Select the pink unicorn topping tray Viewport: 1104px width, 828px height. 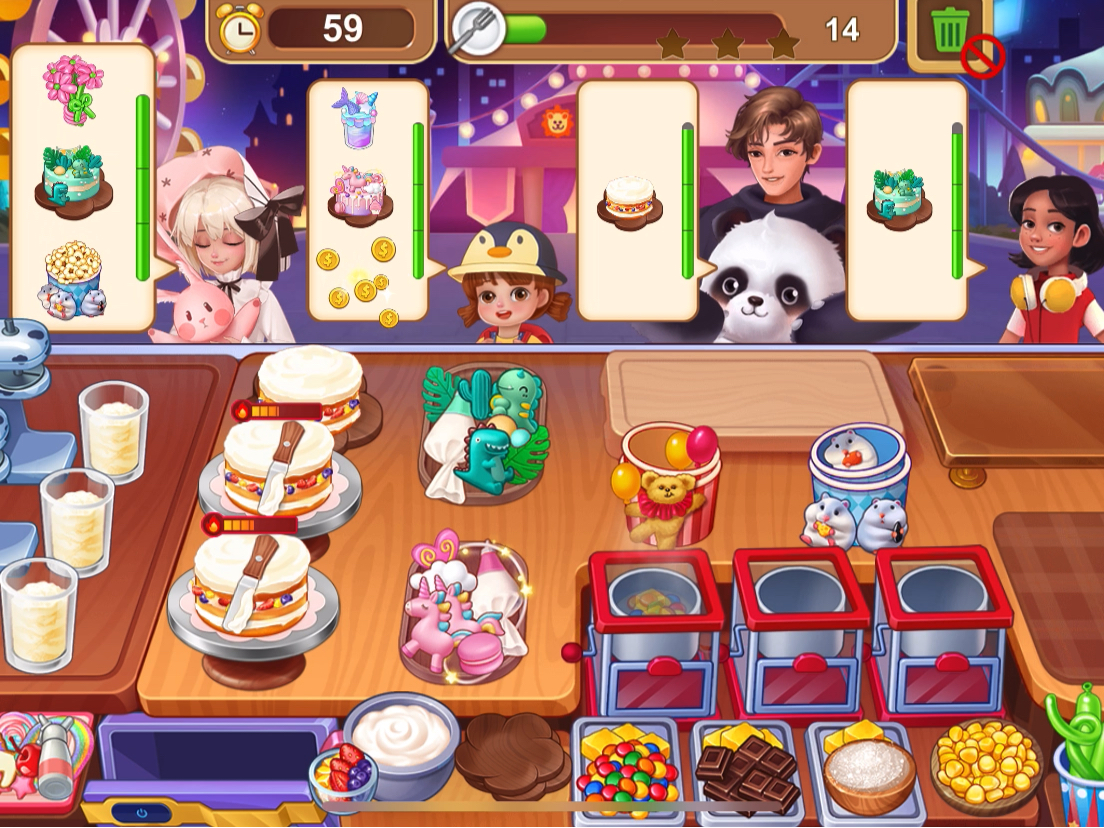click(x=465, y=607)
